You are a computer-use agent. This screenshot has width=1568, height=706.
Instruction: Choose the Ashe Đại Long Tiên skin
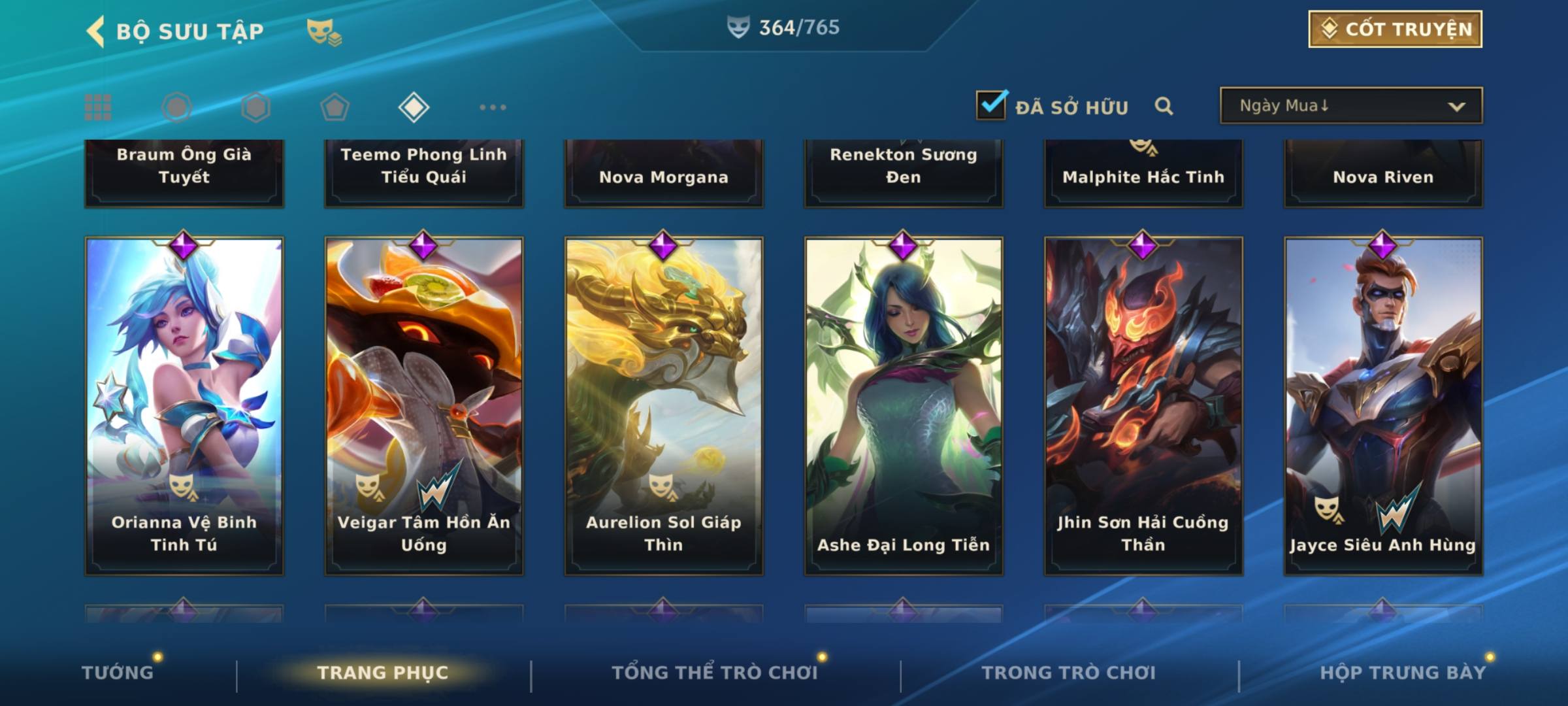coord(904,405)
